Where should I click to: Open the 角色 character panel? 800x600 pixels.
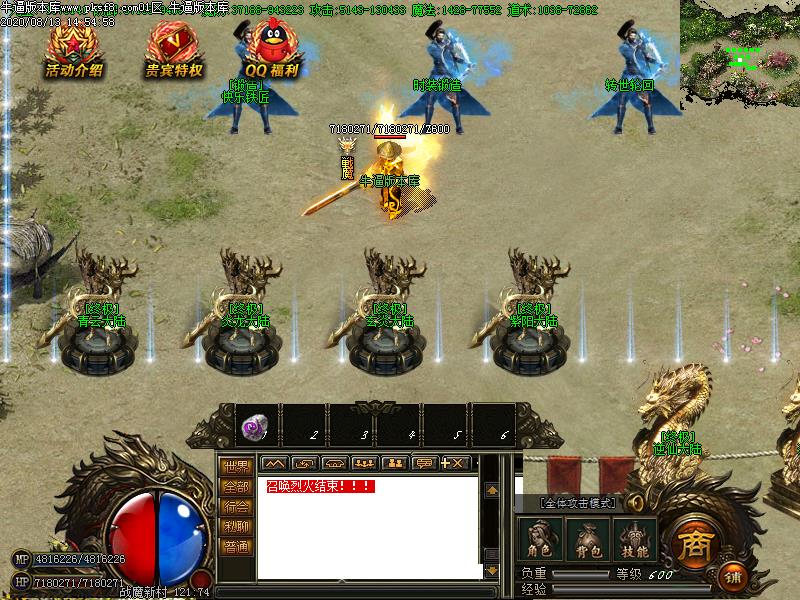(540, 540)
